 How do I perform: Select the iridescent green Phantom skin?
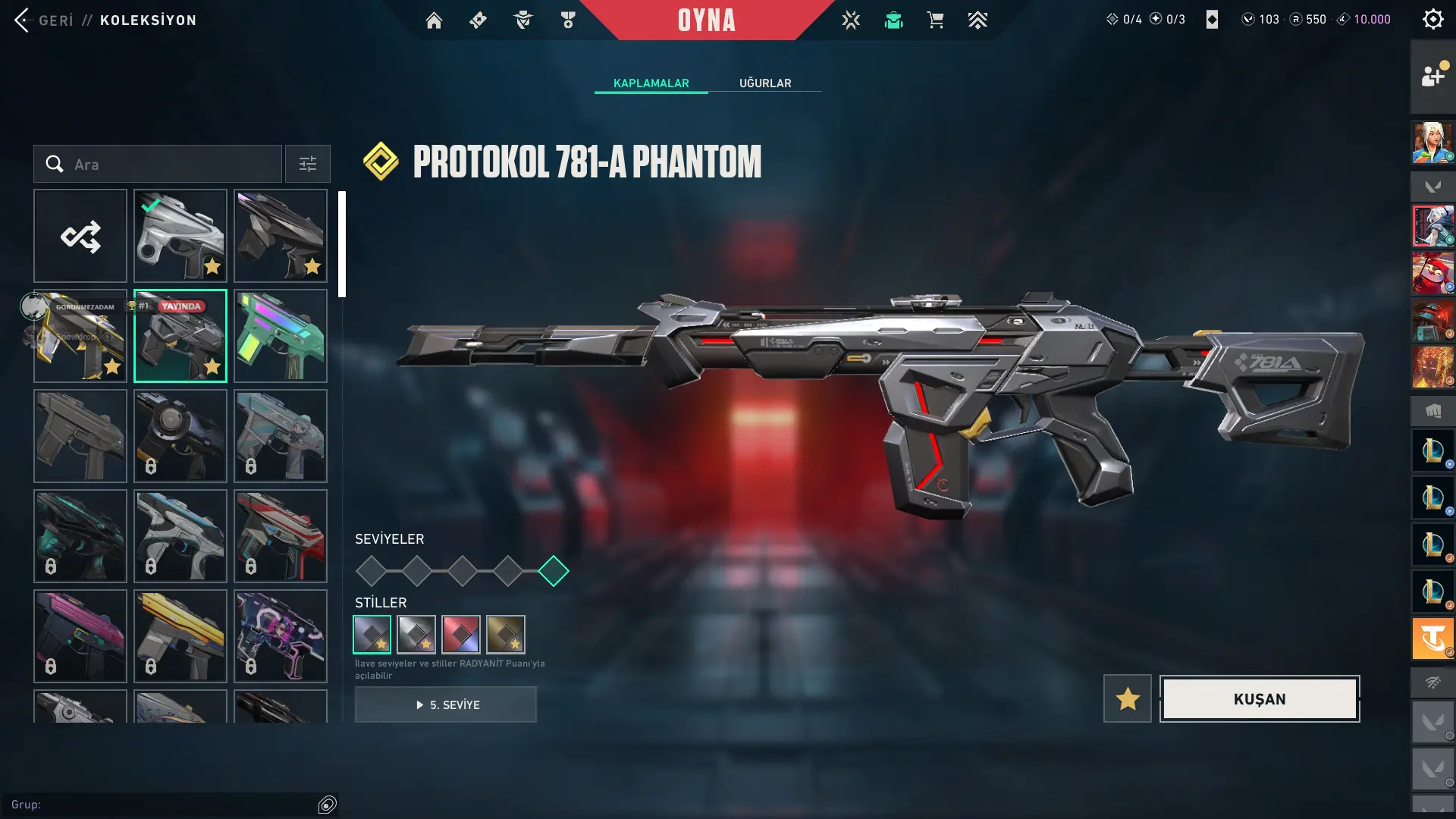tap(281, 336)
